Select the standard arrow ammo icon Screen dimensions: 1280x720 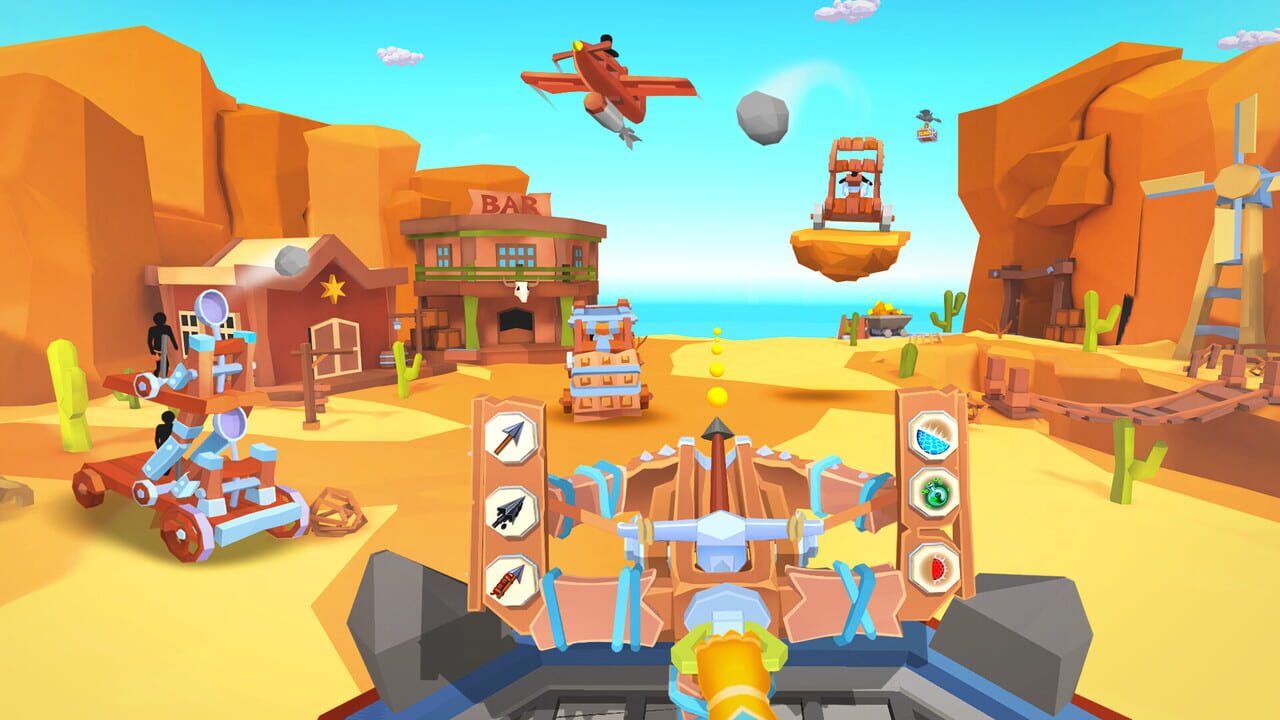(x=512, y=434)
